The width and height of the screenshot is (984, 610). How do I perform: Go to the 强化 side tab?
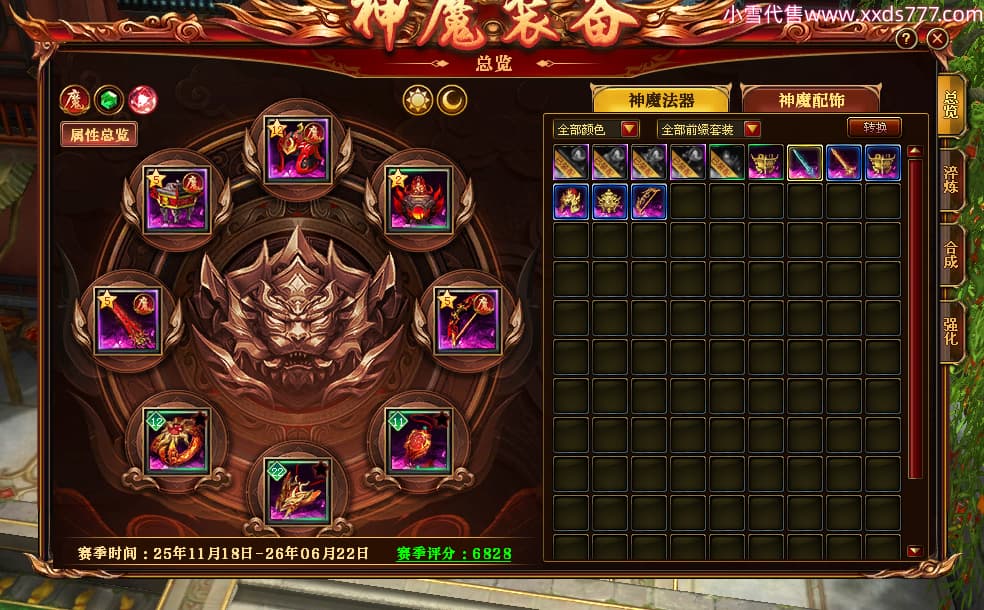pyautogui.click(x=951, y=330)
